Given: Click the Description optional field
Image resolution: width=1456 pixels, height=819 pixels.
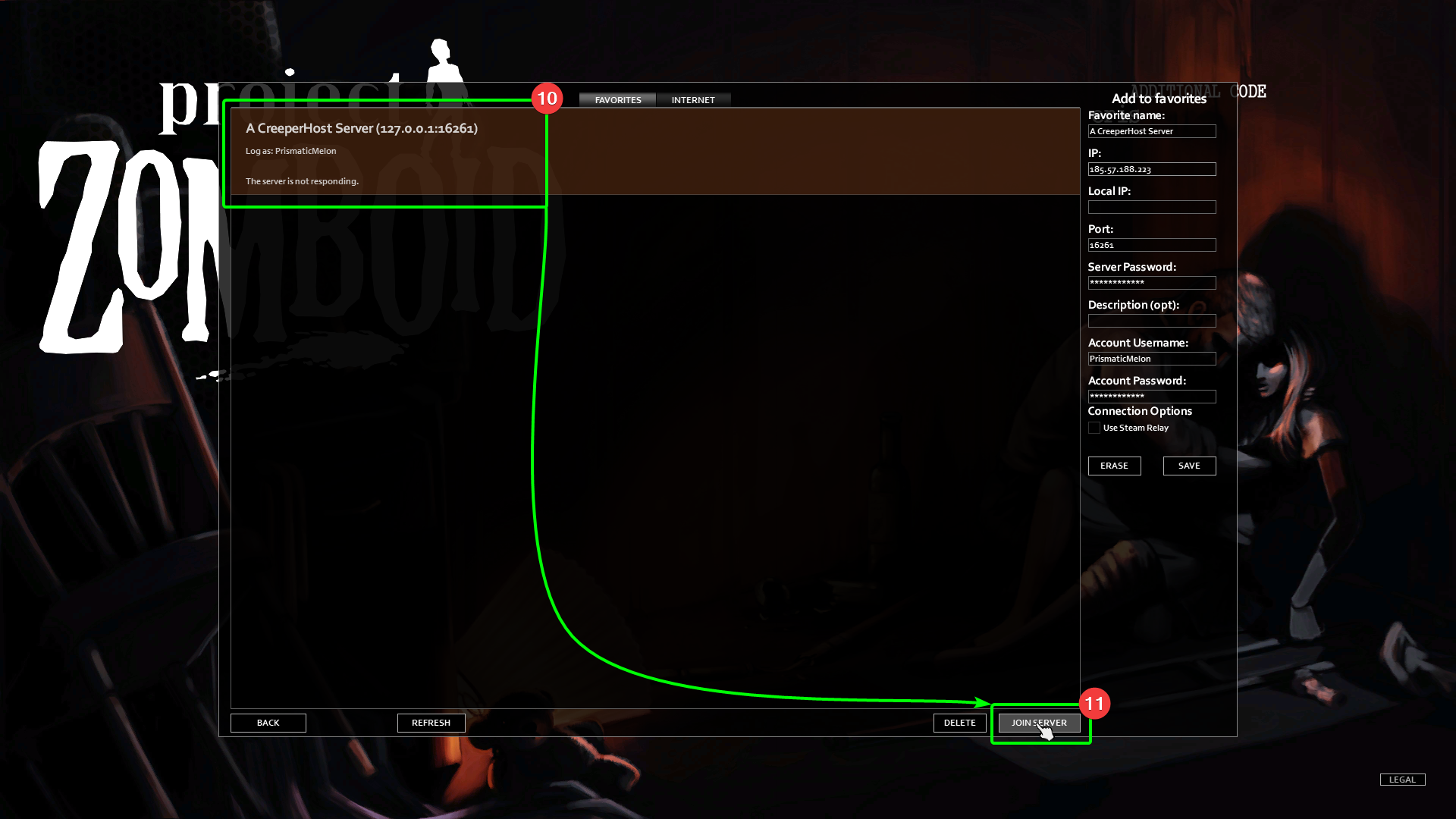Looking at the screenshot, I should (1152, 321).
